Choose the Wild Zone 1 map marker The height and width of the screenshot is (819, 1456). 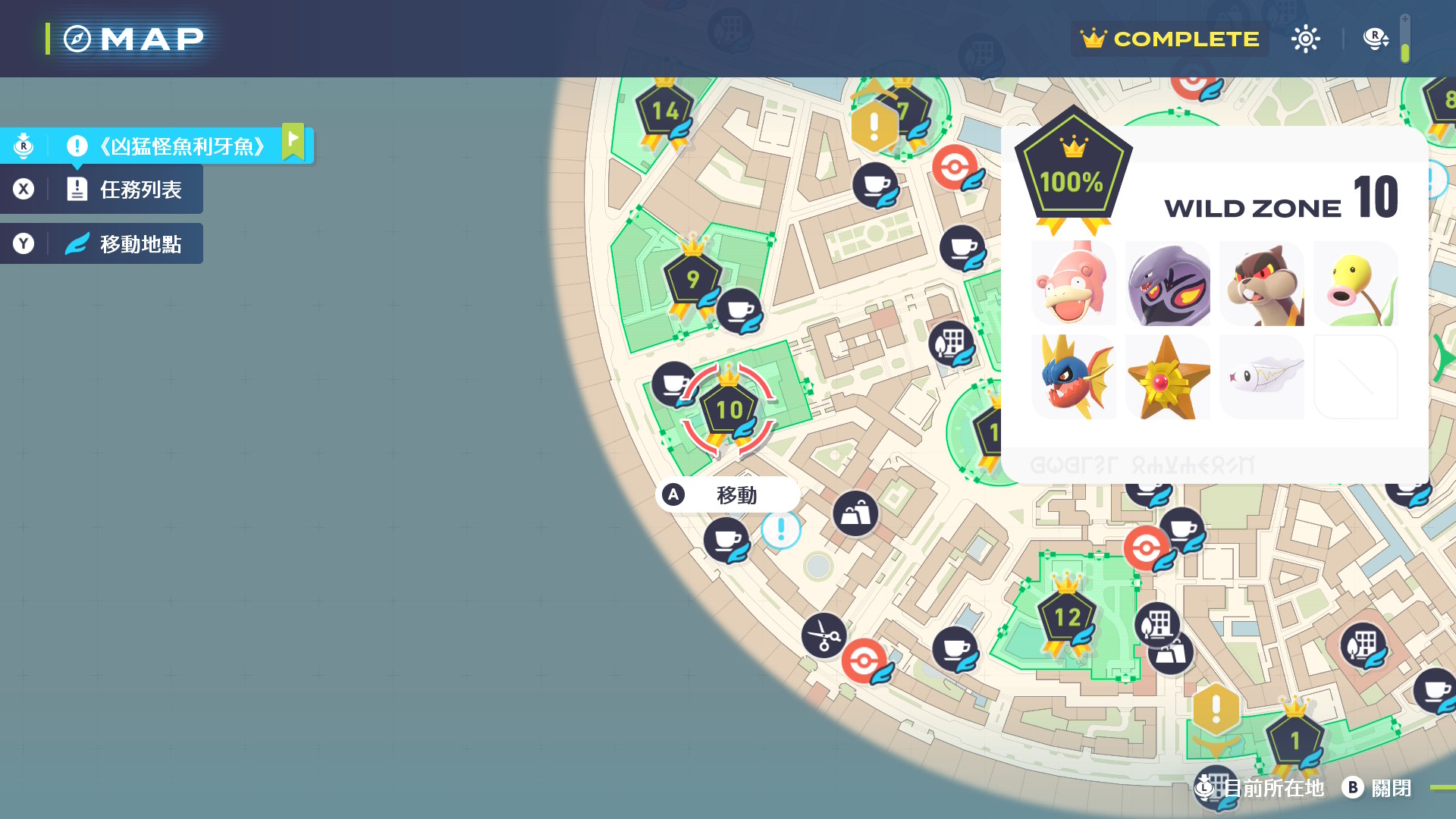(x=1294, y=739)
